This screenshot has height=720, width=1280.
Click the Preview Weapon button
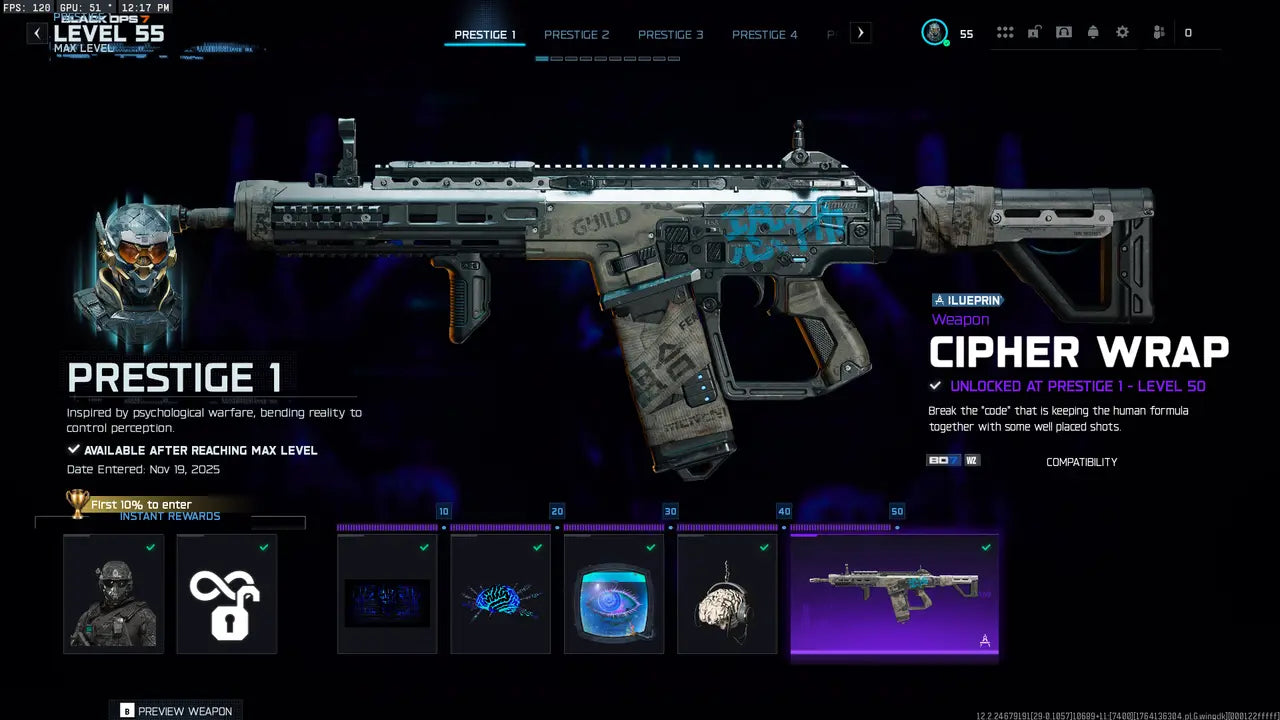point(176,710)
